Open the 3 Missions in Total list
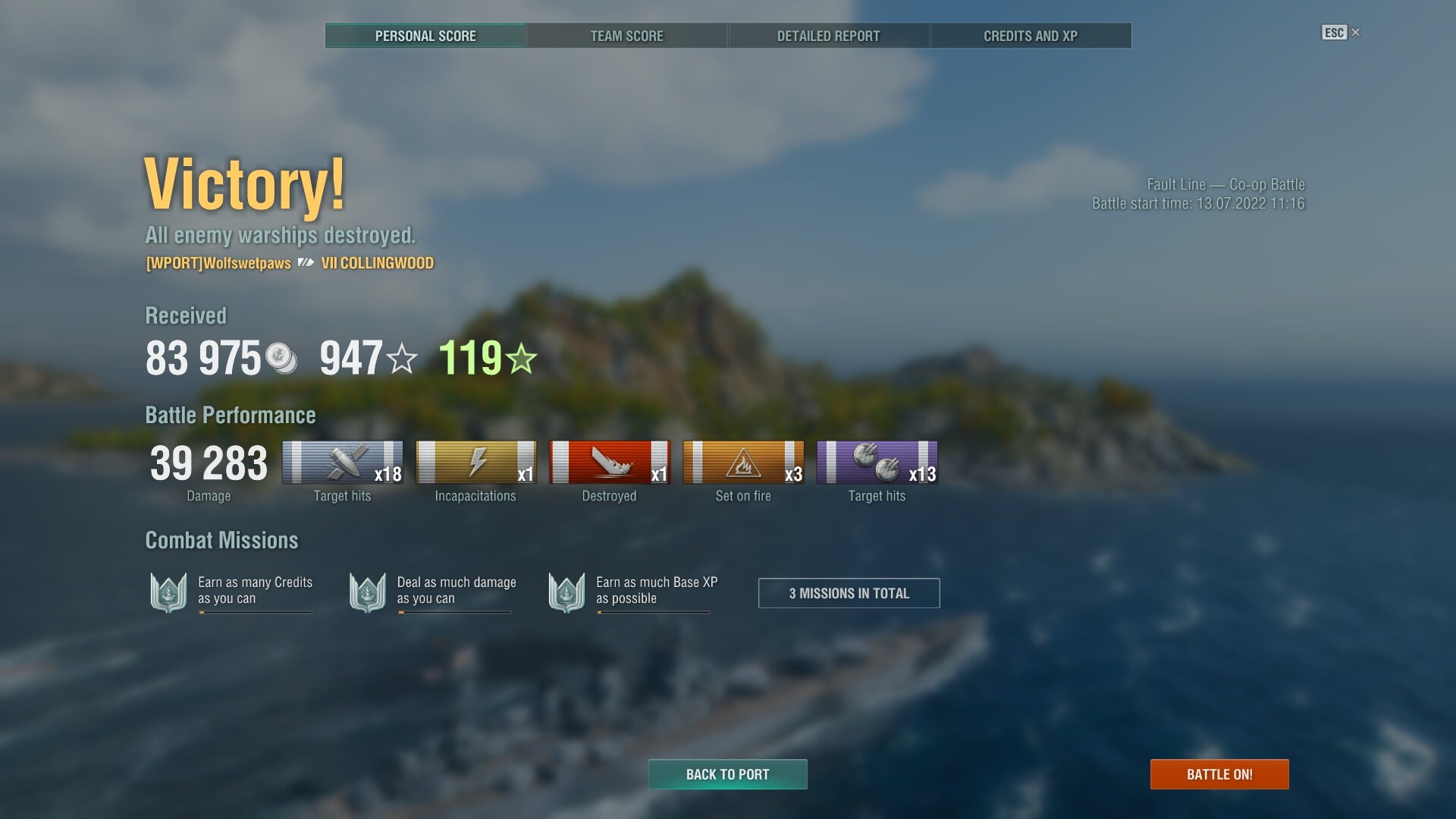 click(849, 593)
